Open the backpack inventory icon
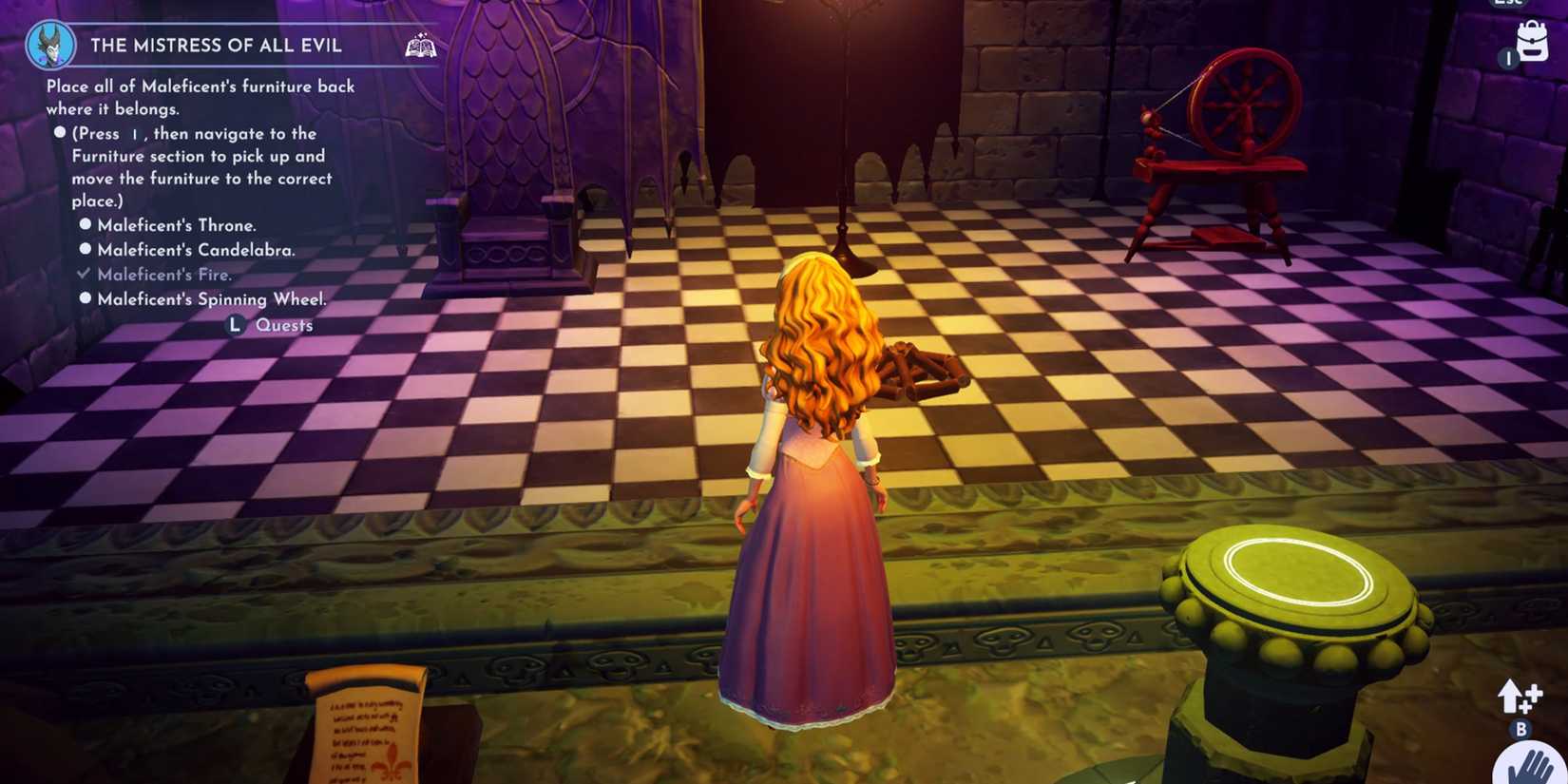 [1533, 40]
